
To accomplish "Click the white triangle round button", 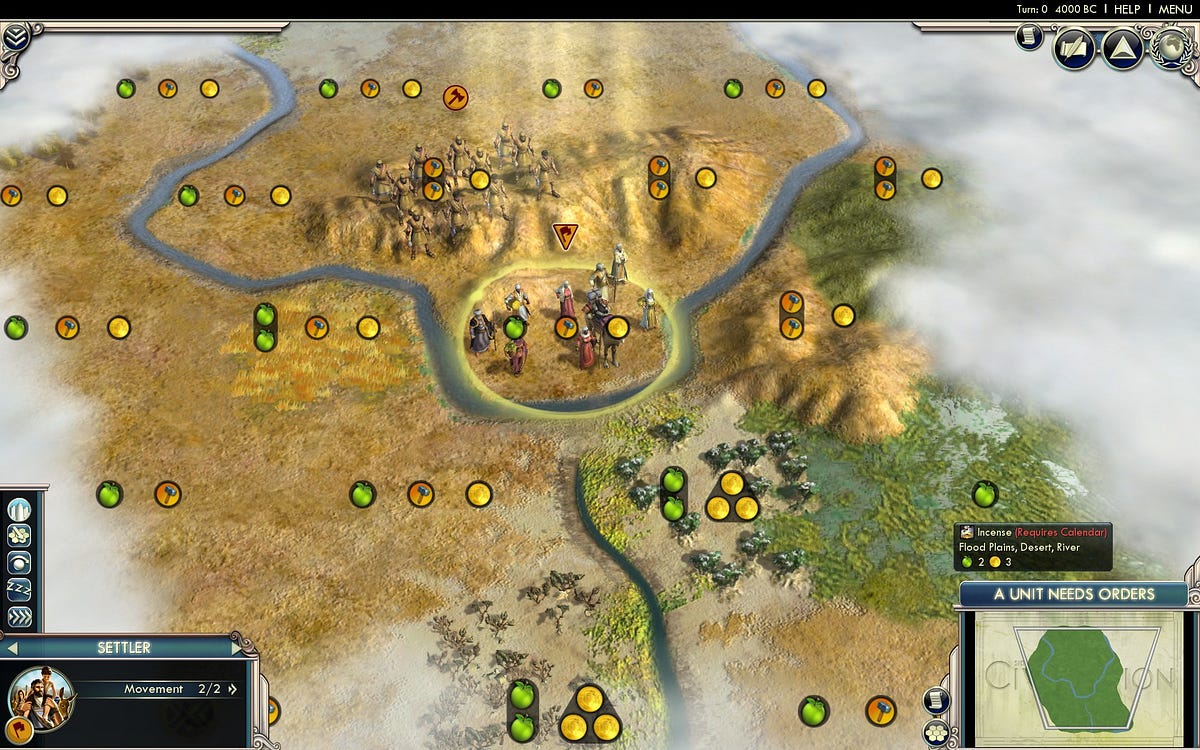I will click(x=1123, y=50).
